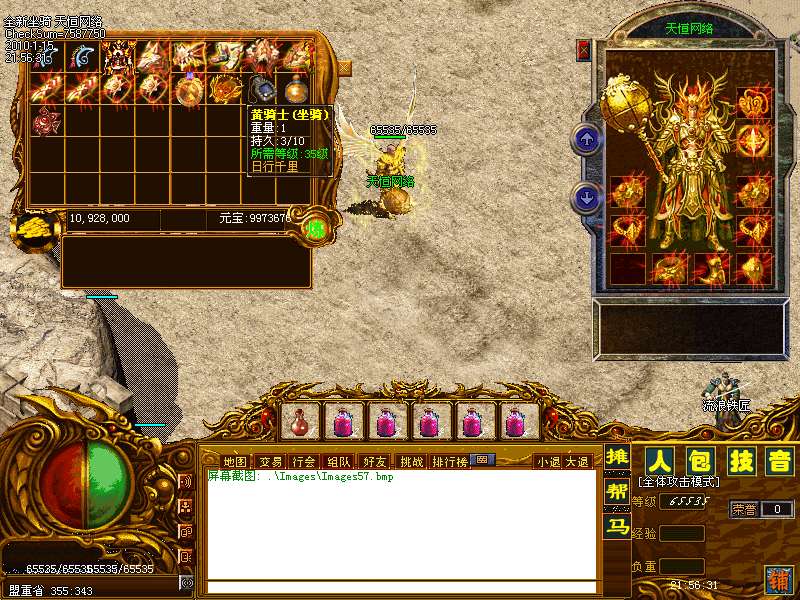Click the 小退 logout button

(548, 462)
